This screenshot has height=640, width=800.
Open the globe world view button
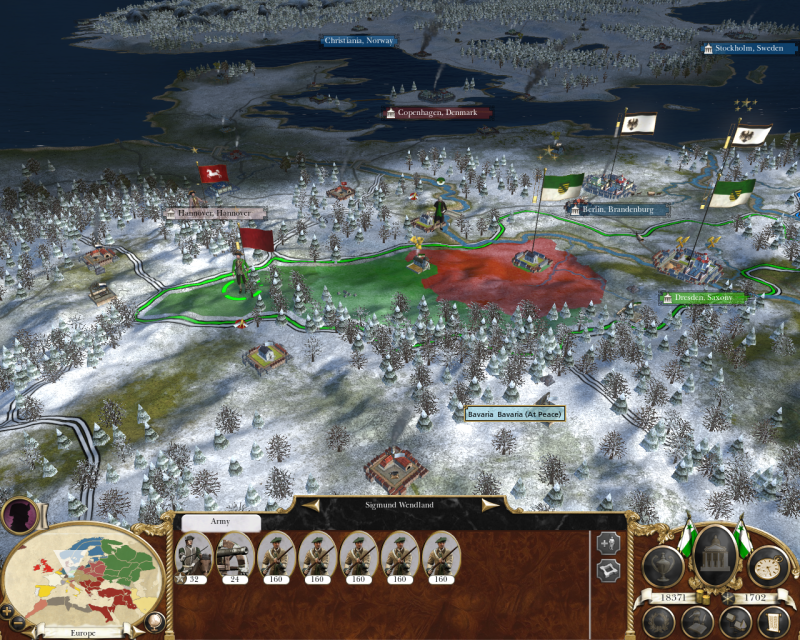tap(155, 620)
